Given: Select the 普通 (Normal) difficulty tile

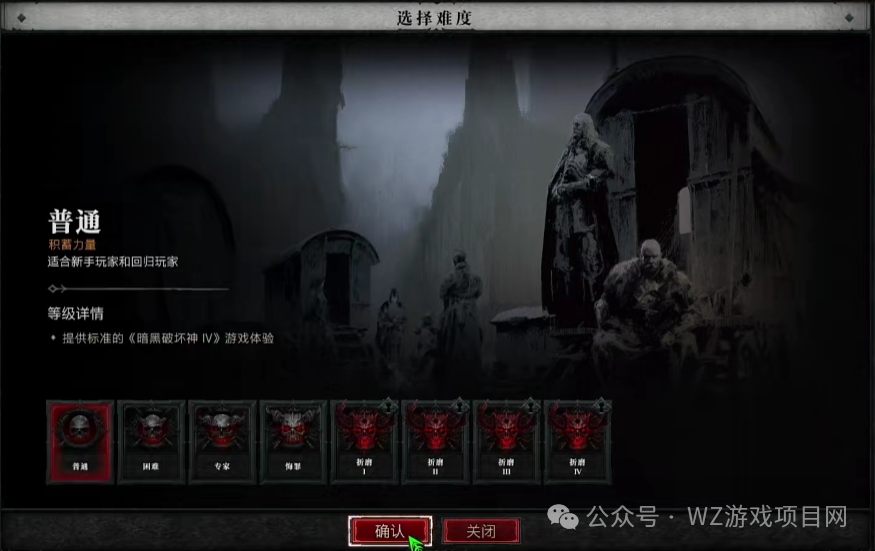Looking at the screenshot, I should (80, 441).
